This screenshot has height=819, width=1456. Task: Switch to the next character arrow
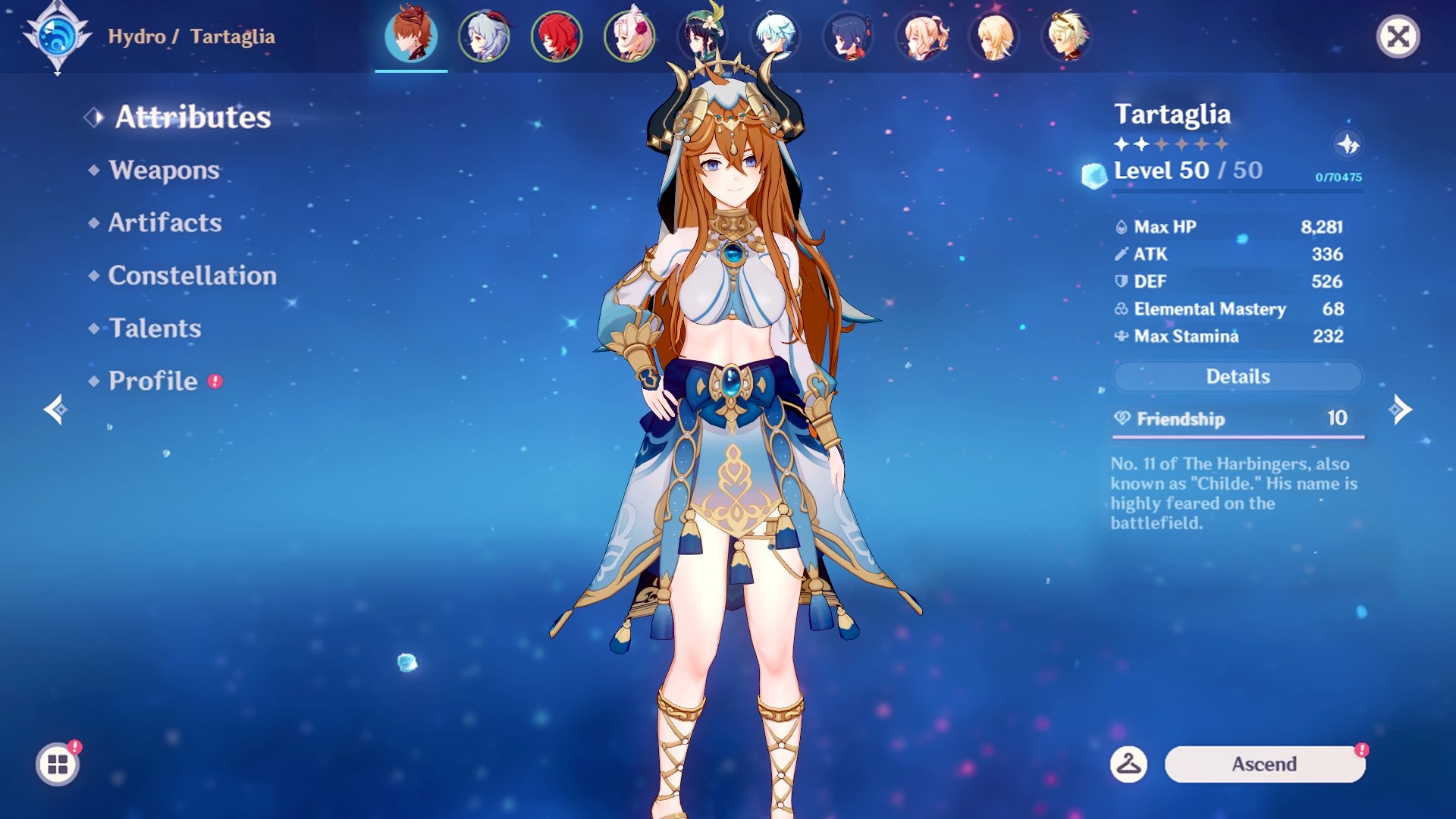(x=1400, y=409)
